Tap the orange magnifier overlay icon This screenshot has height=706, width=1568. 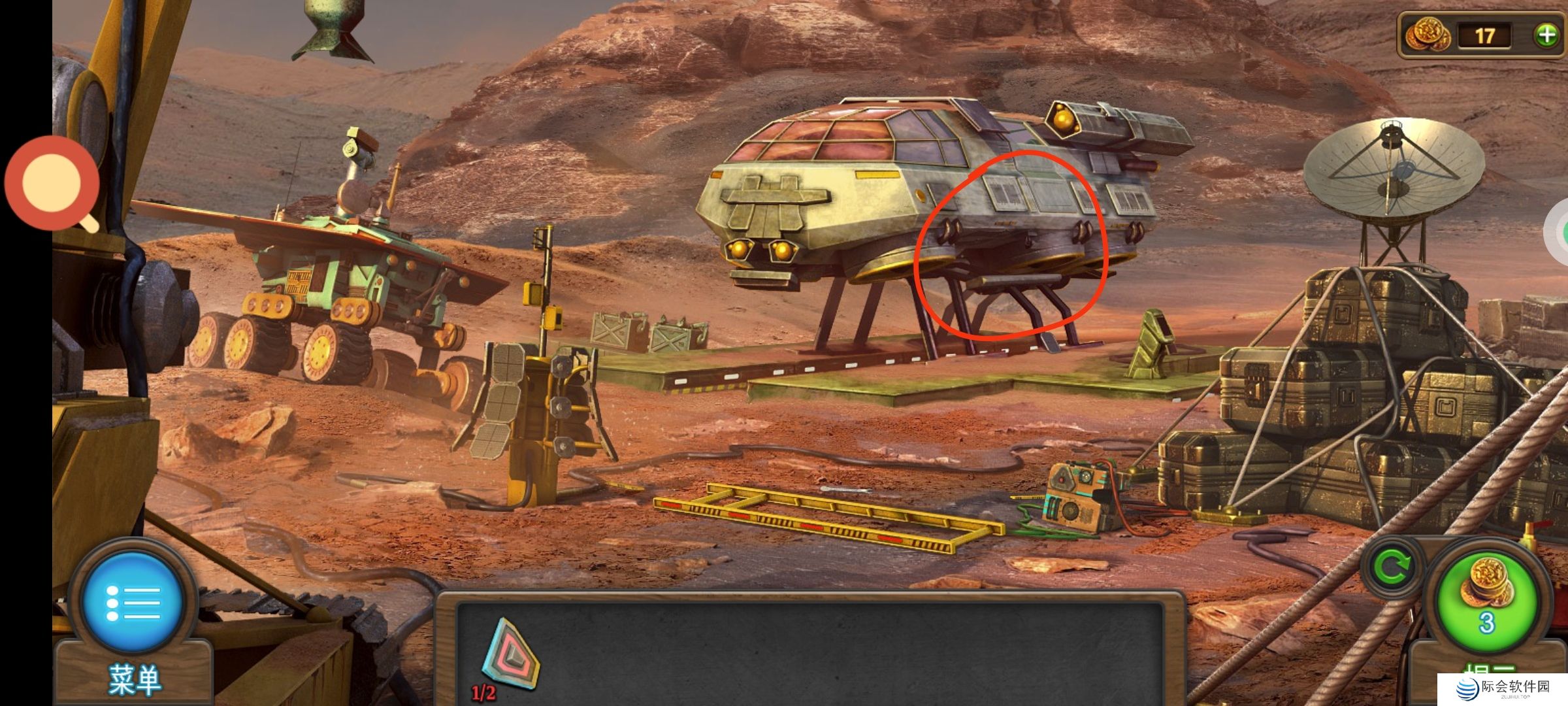point(52,183)
